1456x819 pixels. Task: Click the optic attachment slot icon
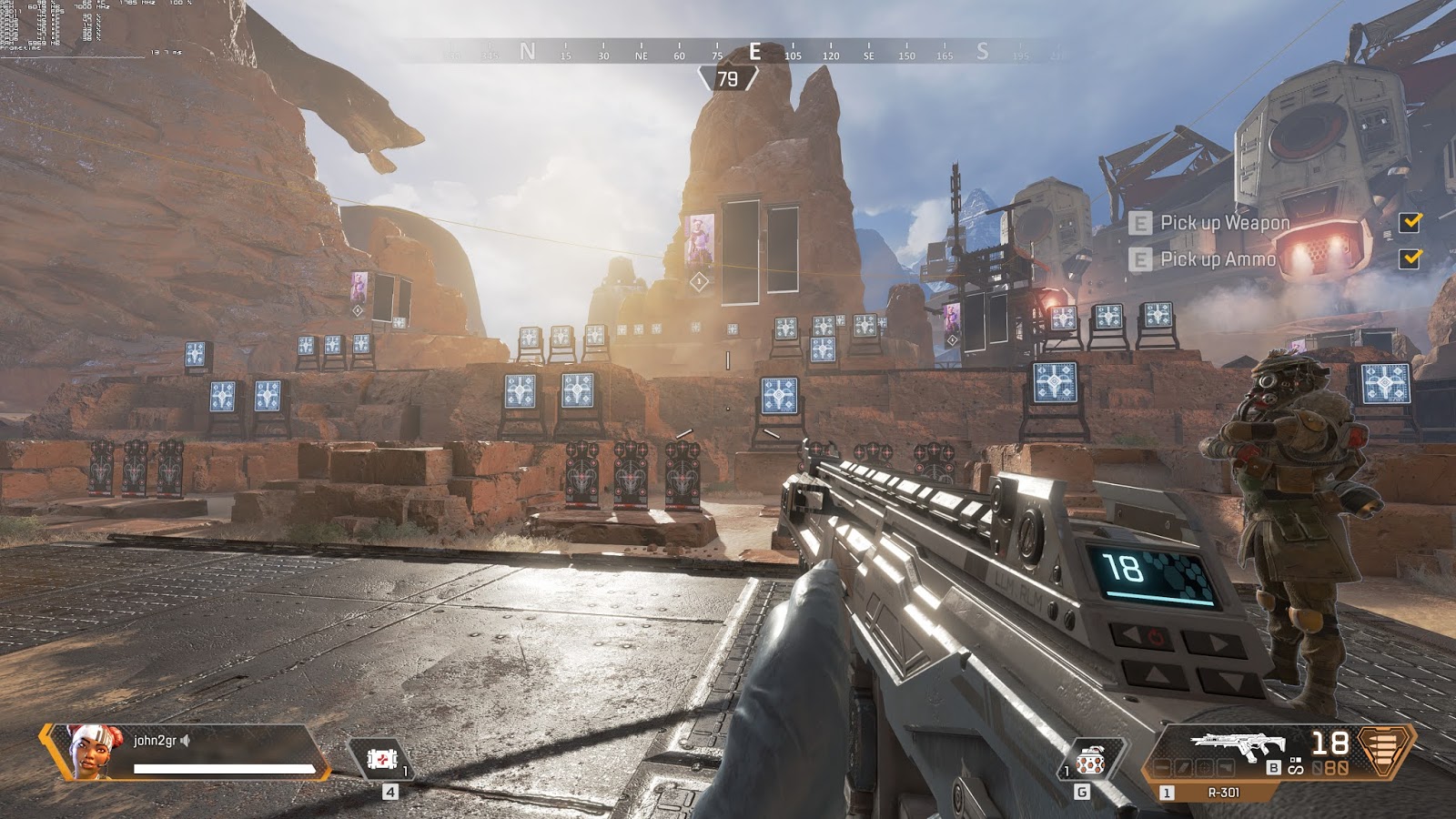pyautogui.click(x=1206, y=766)
